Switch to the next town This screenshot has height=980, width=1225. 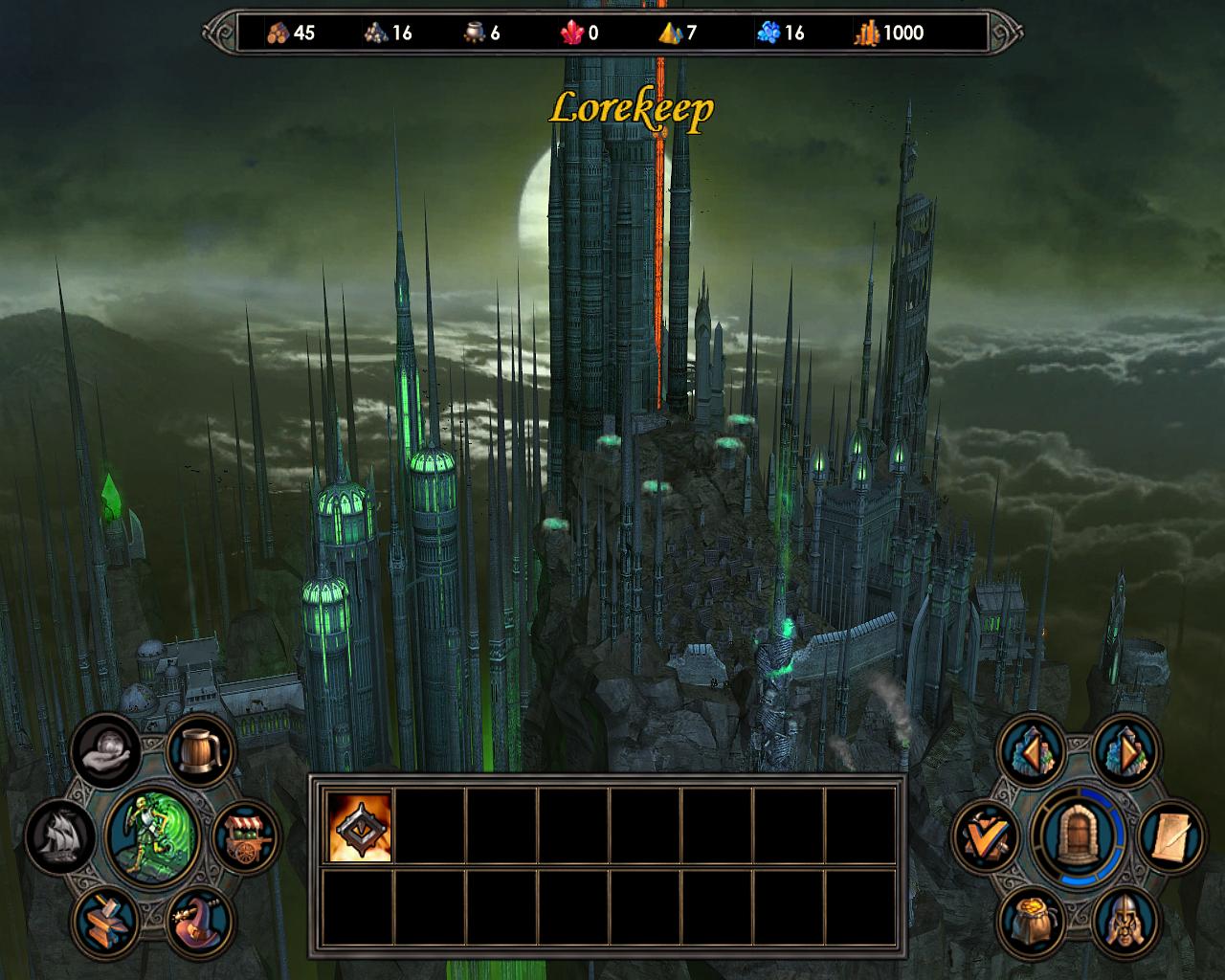coord(1125,751)
